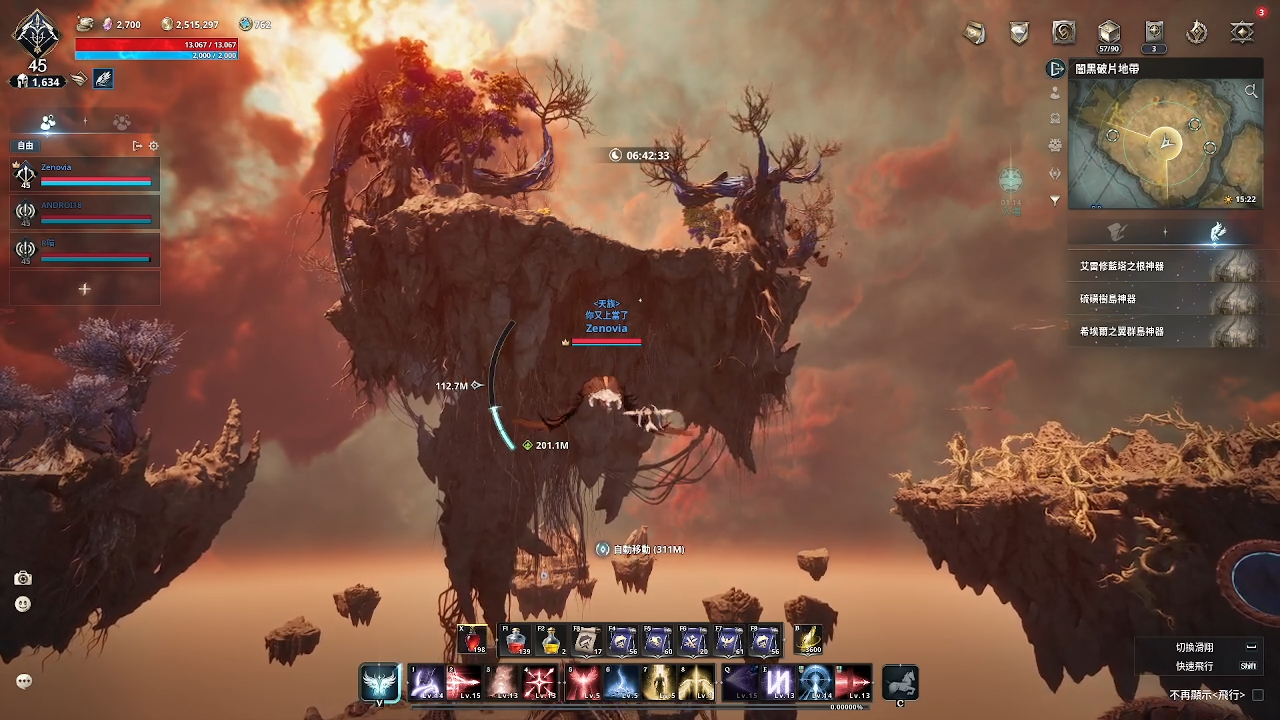Activate the glowing wings flight skill
1280x720 pixels.
380,683
